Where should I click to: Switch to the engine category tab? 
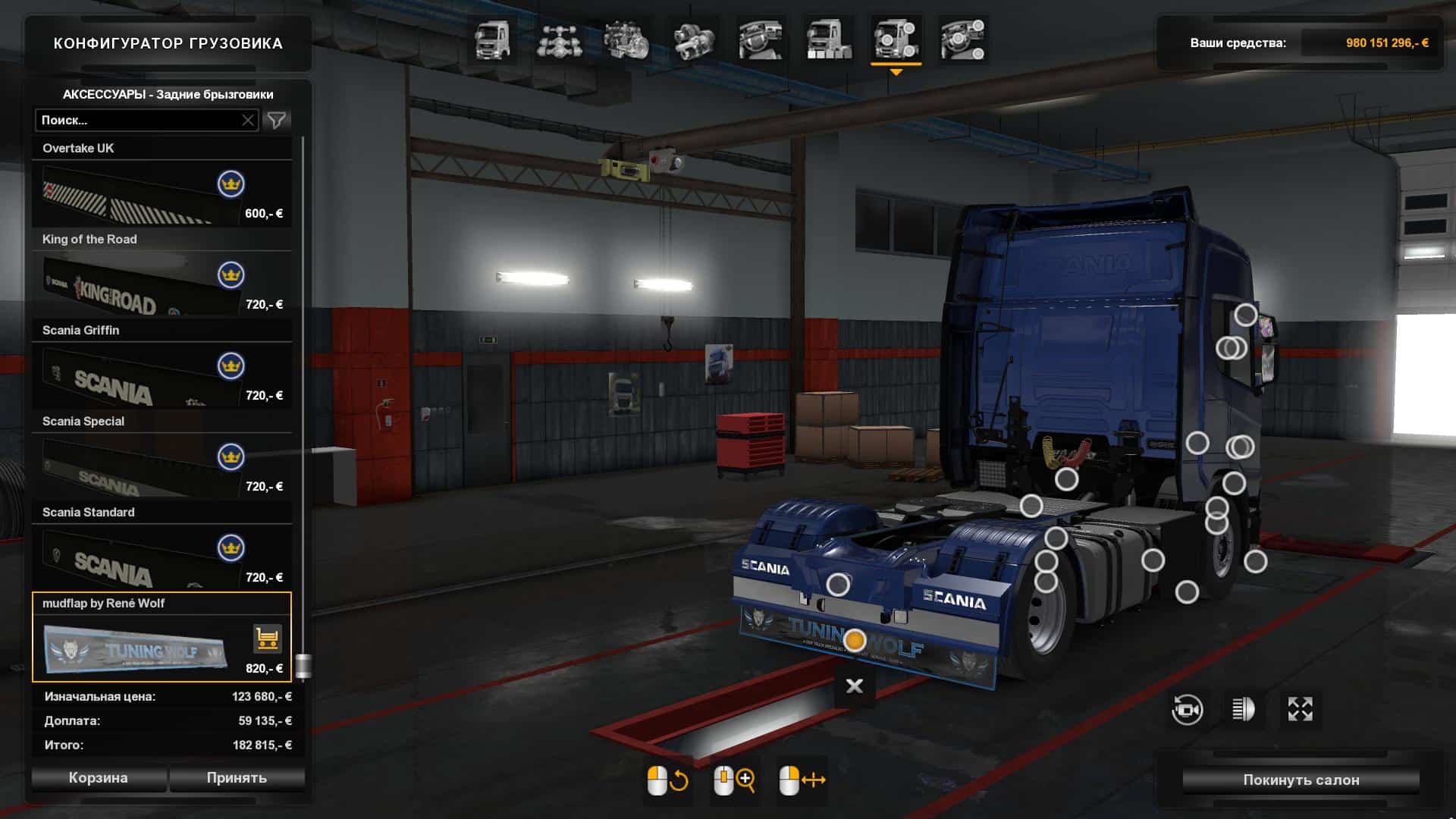coord(626,40)
